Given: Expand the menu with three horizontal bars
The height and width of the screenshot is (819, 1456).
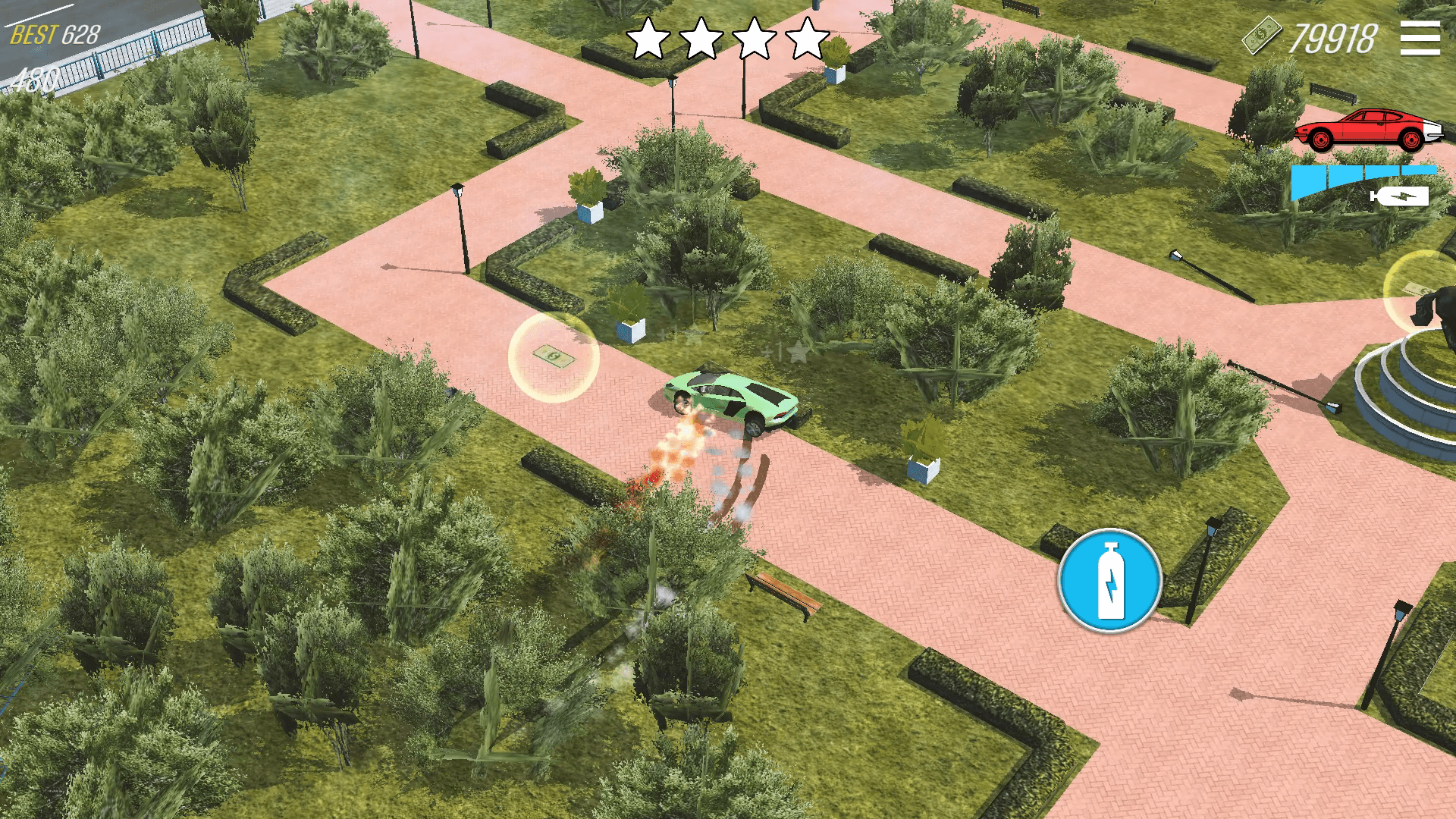Looking at the screenshot, I should (1419, 39).
